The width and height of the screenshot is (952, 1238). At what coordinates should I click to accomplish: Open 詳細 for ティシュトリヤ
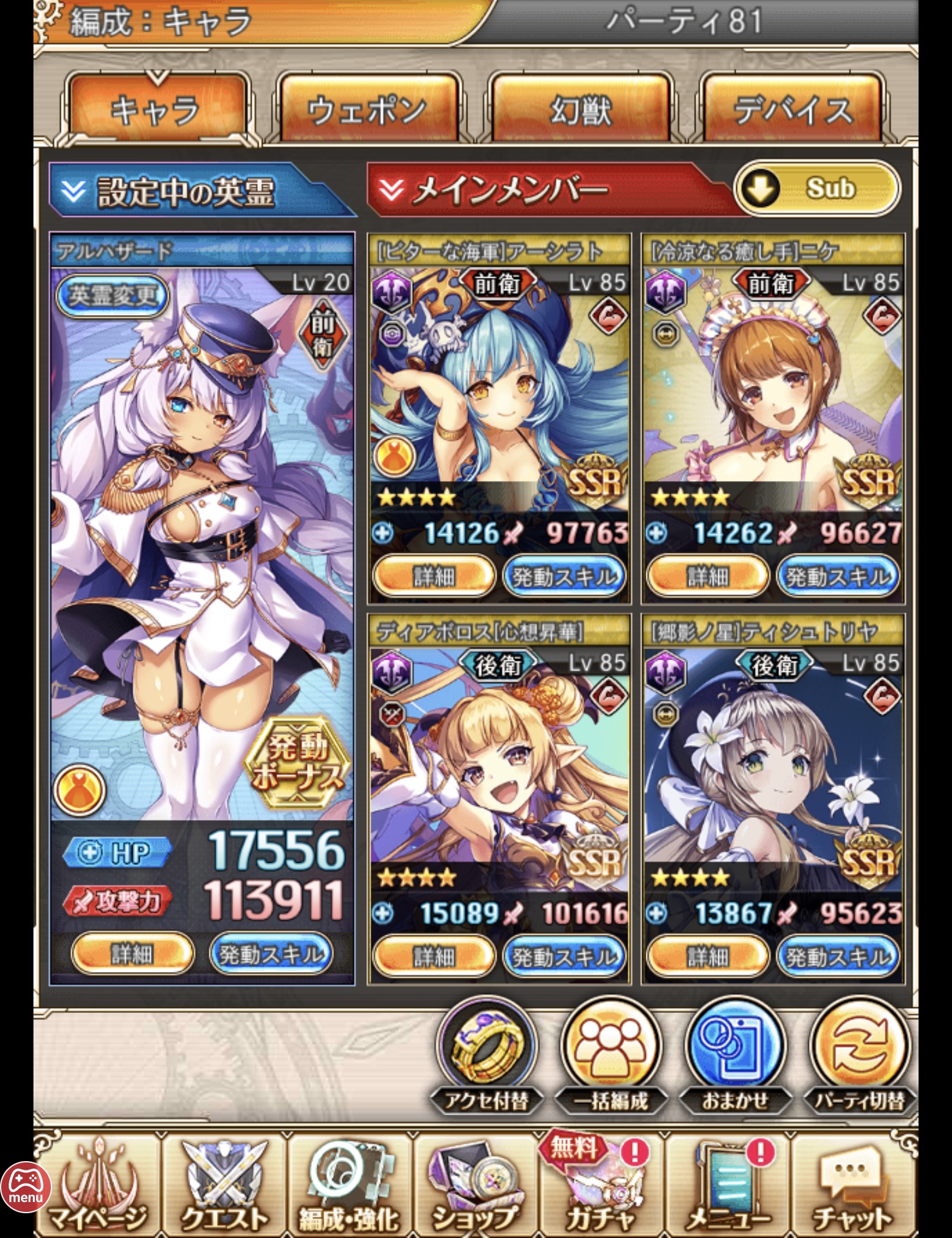[x=707, y=957]
